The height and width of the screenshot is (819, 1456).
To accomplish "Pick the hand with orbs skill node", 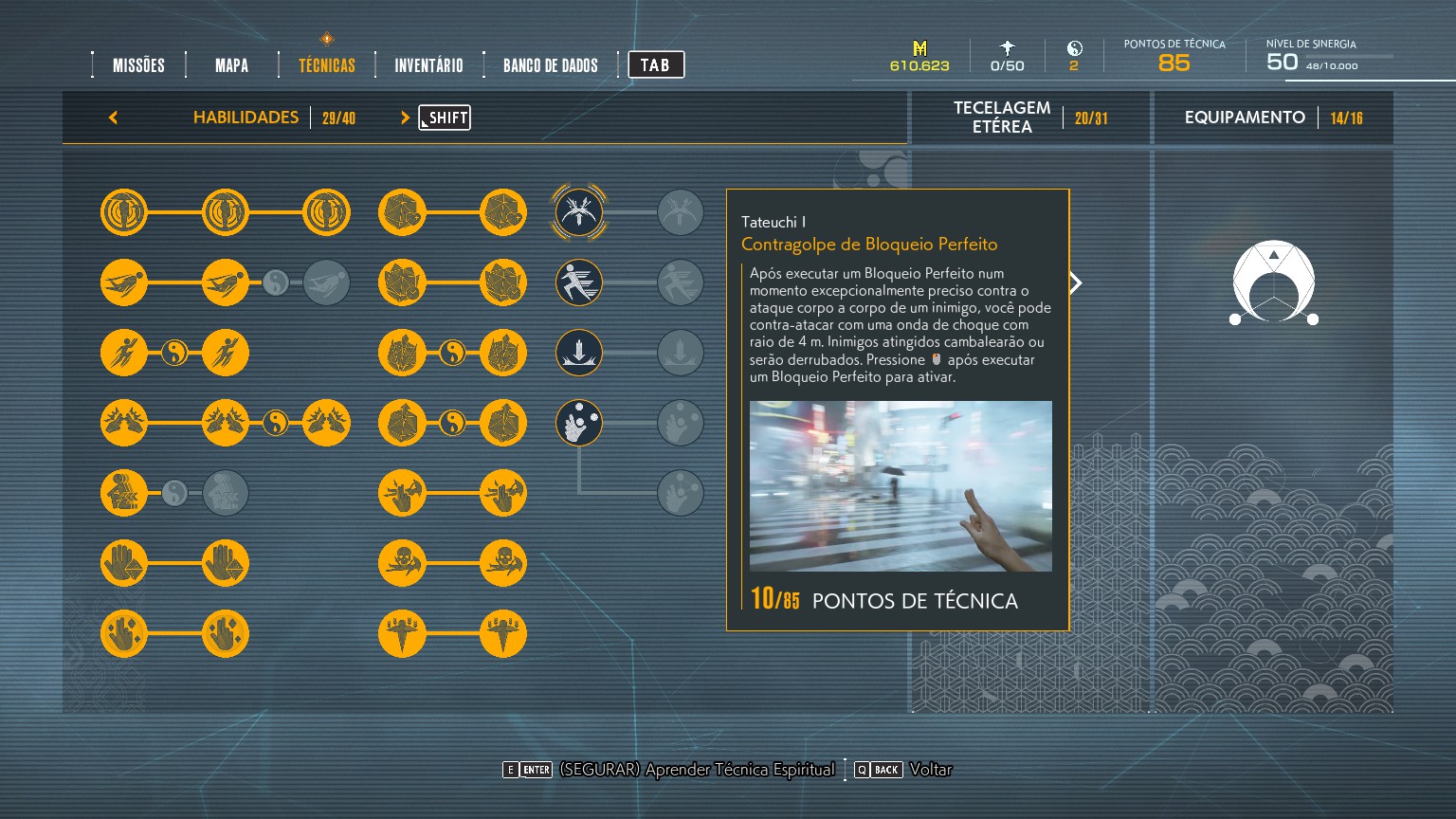I will coord(578,423).
